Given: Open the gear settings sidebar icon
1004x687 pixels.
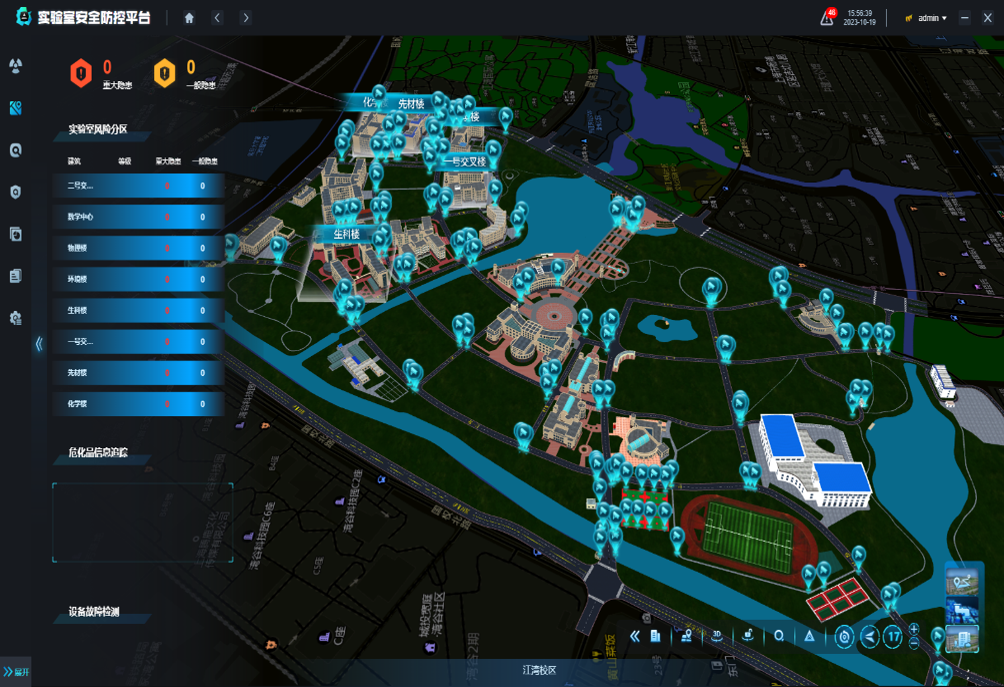Looking at the screenshot, I should point(15,318).
